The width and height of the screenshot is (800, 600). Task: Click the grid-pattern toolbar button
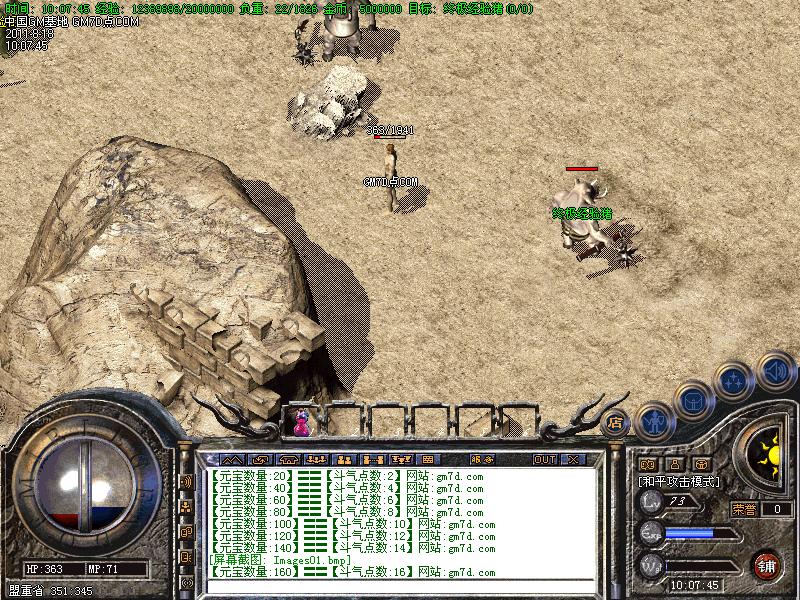[428, 460]
